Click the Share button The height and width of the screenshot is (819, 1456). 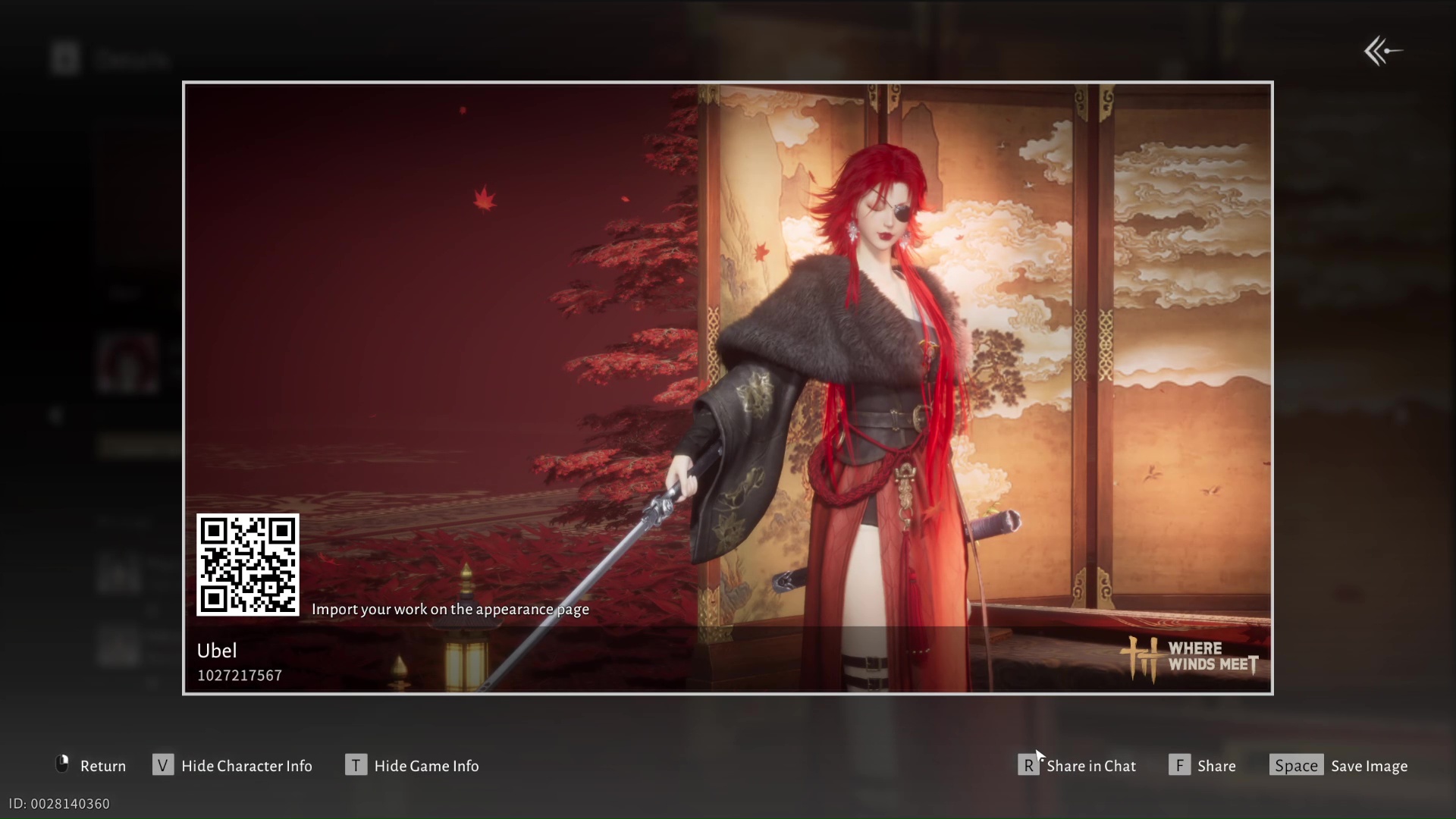coord(1216,765)
